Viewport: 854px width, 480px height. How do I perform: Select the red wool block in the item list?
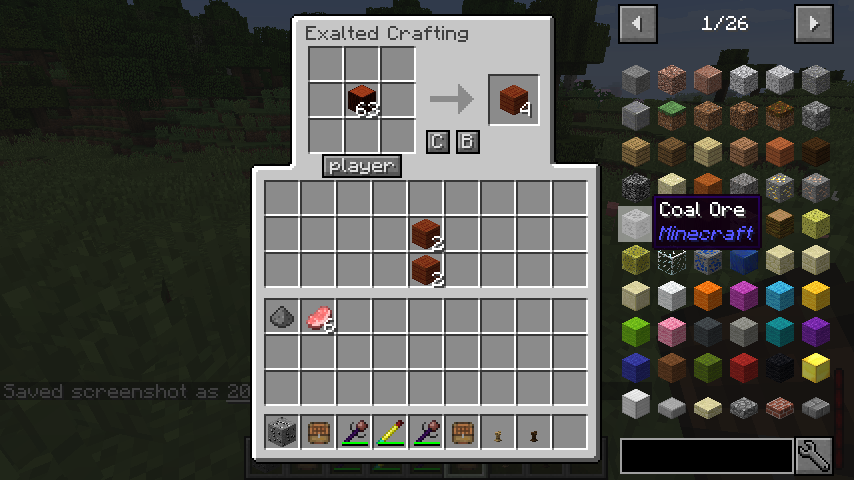pos(744,367)
